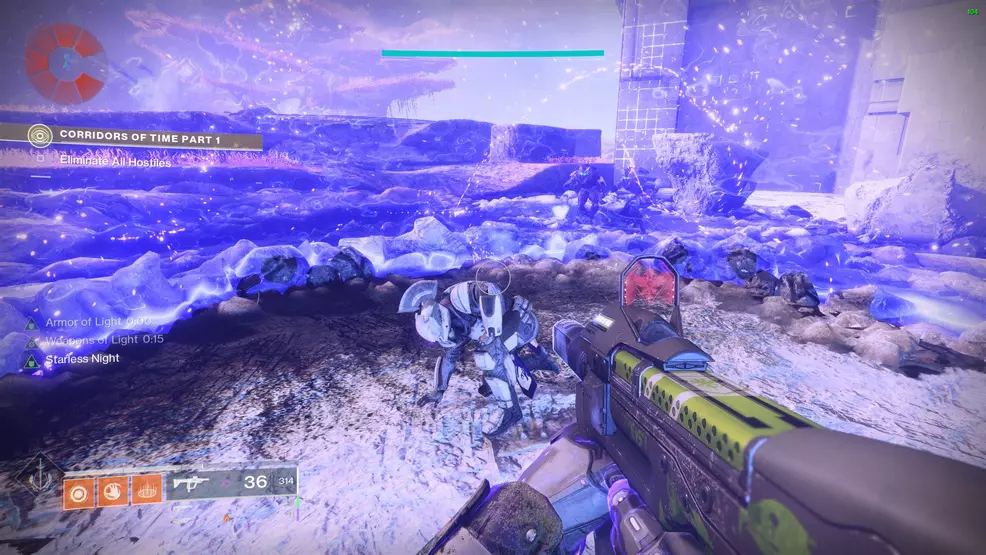Click the Armor of Light buff icon
Image resolution: width=986 pixels, height=555 pixels.
tap(30, 324)
